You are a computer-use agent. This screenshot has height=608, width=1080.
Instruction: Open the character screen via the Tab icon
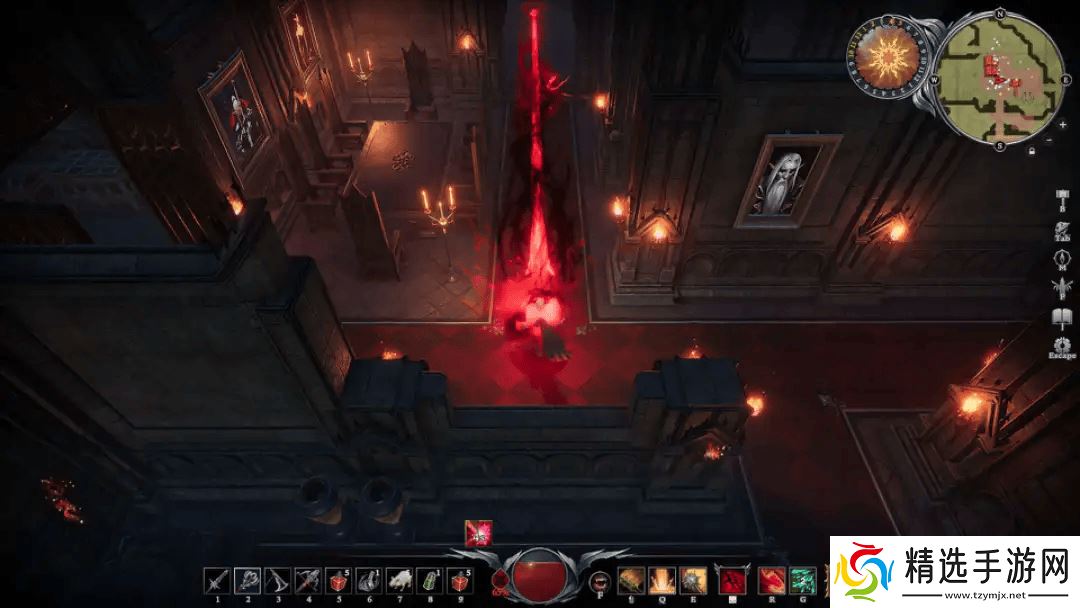[x=1062, y=231]
